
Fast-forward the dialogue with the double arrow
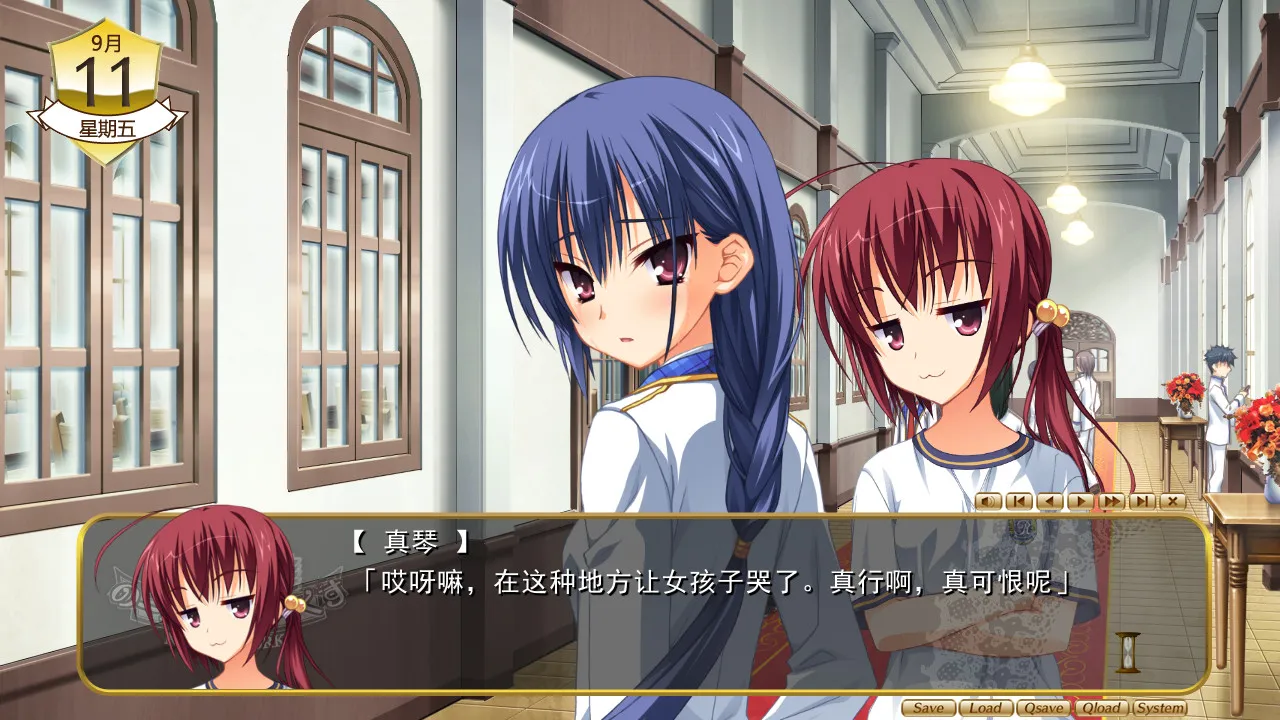[1111, 501]
